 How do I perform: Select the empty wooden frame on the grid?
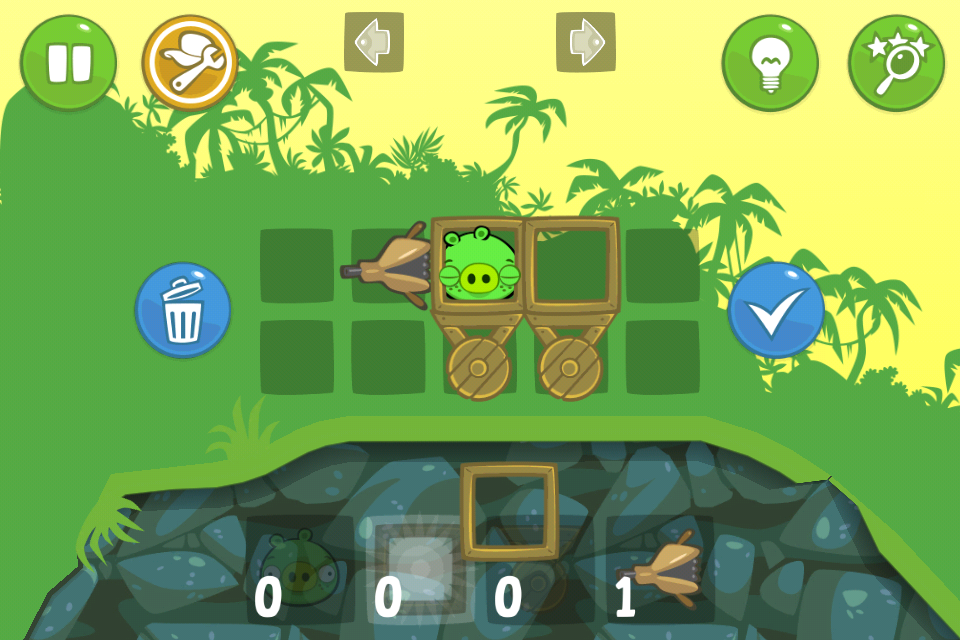point(572,265)
